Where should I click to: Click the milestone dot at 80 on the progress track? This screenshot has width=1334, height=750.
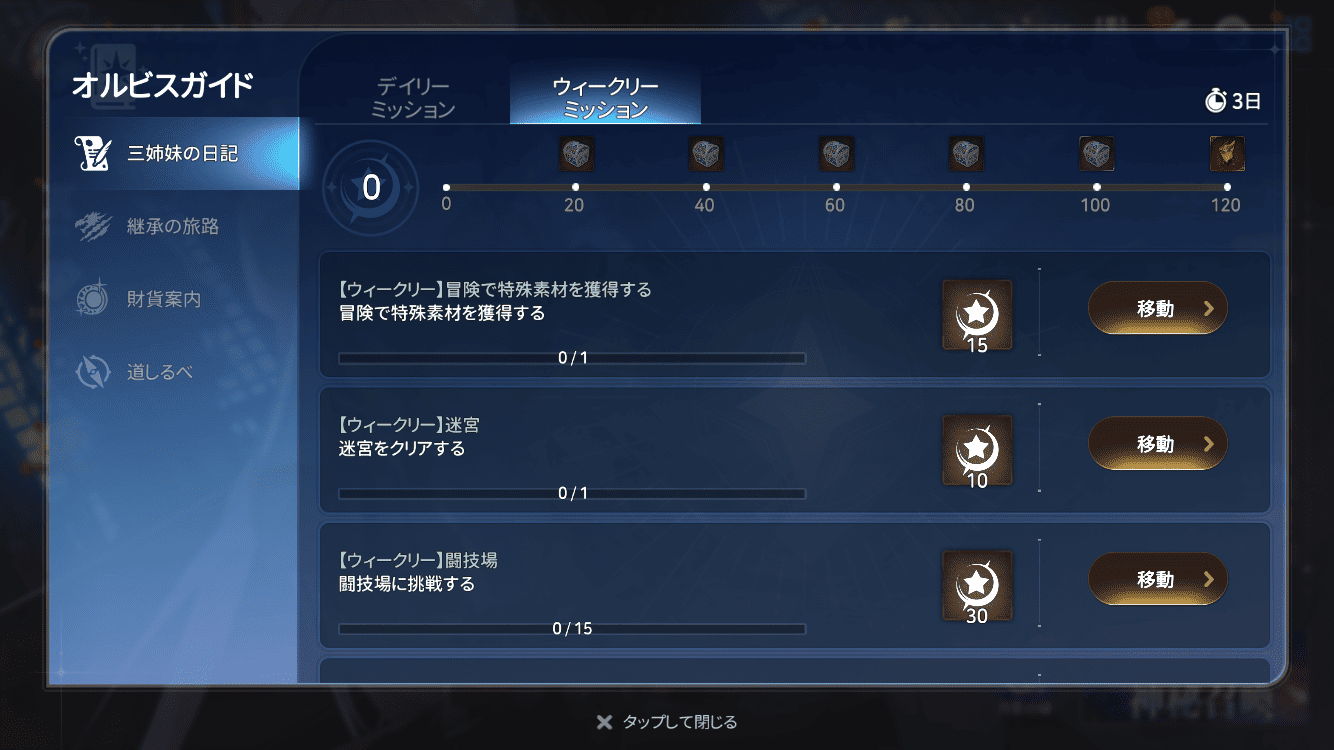[x=966, y=185]
